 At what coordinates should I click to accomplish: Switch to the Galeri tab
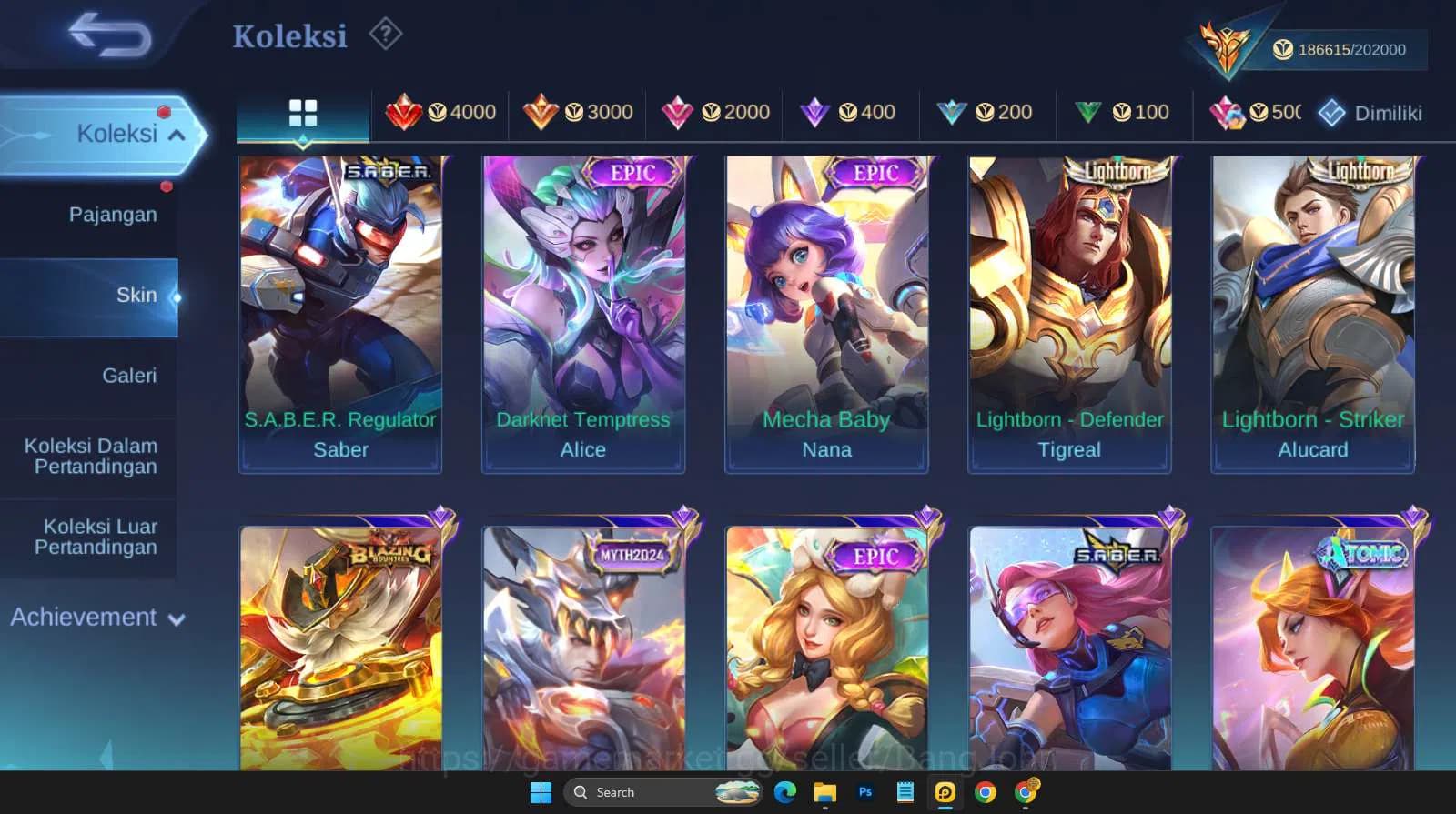(x=130, y=375)
